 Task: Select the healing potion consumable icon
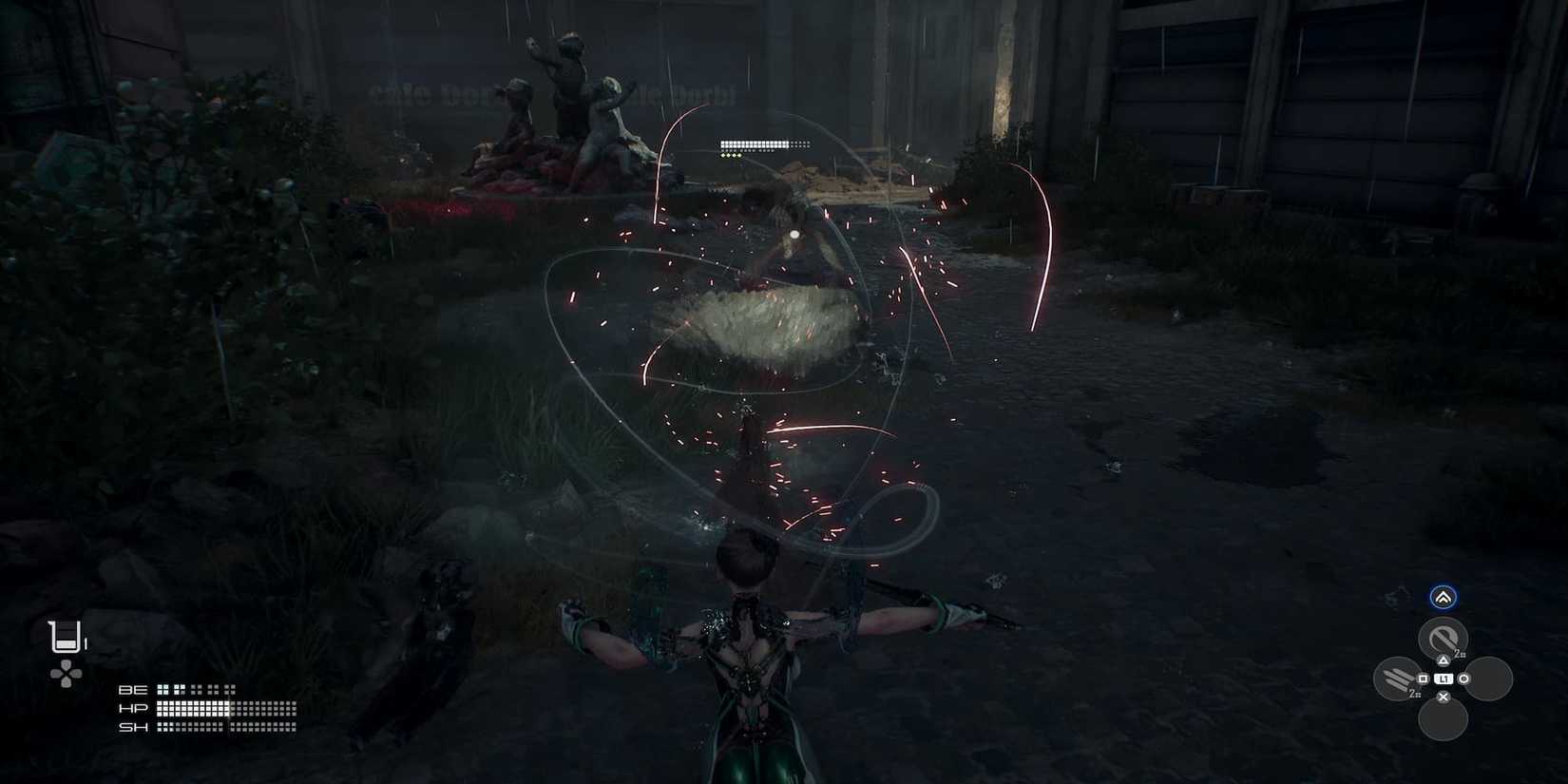coord(64,636)
